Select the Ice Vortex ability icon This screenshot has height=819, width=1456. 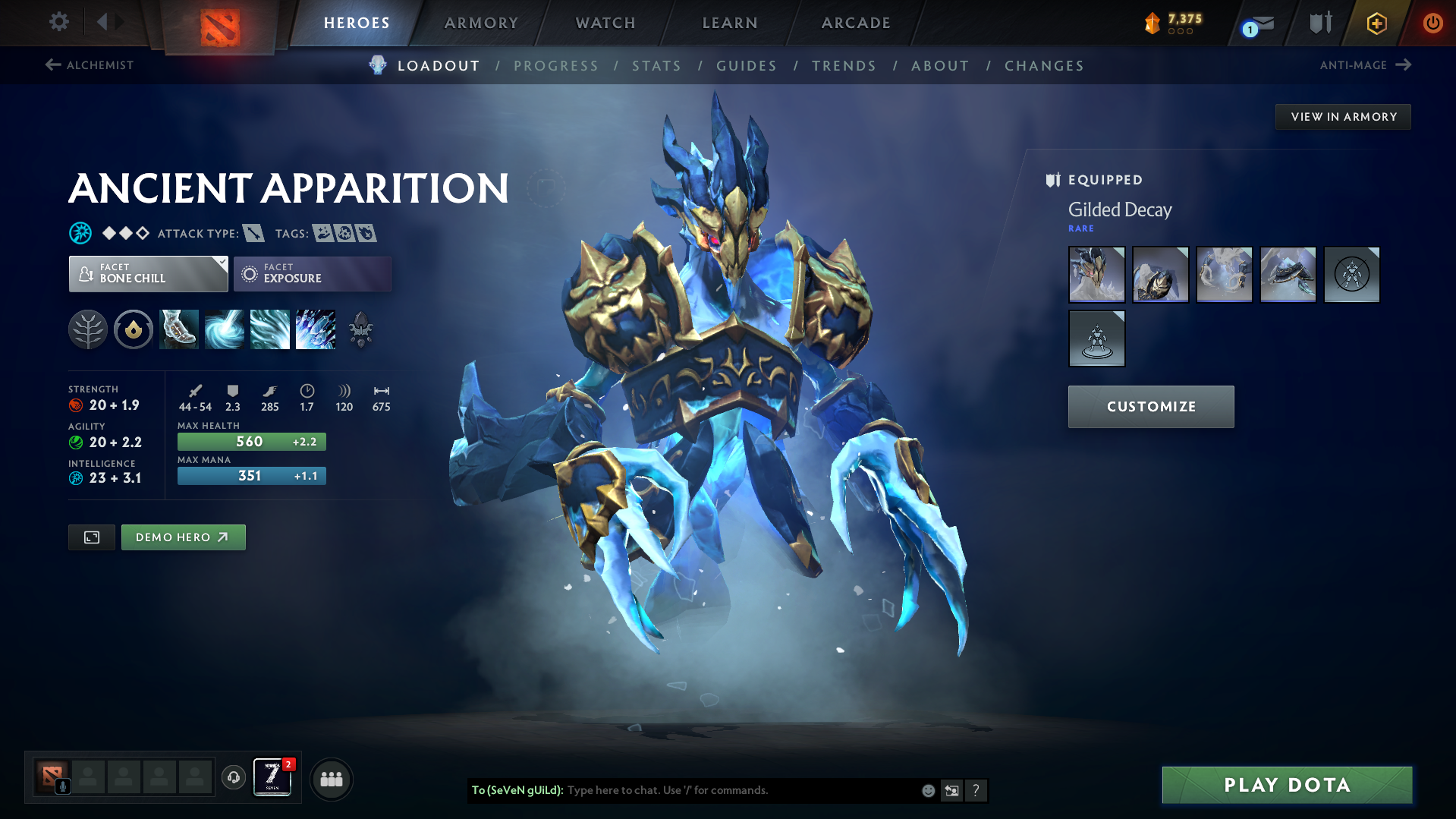click(x=225, y=329)
